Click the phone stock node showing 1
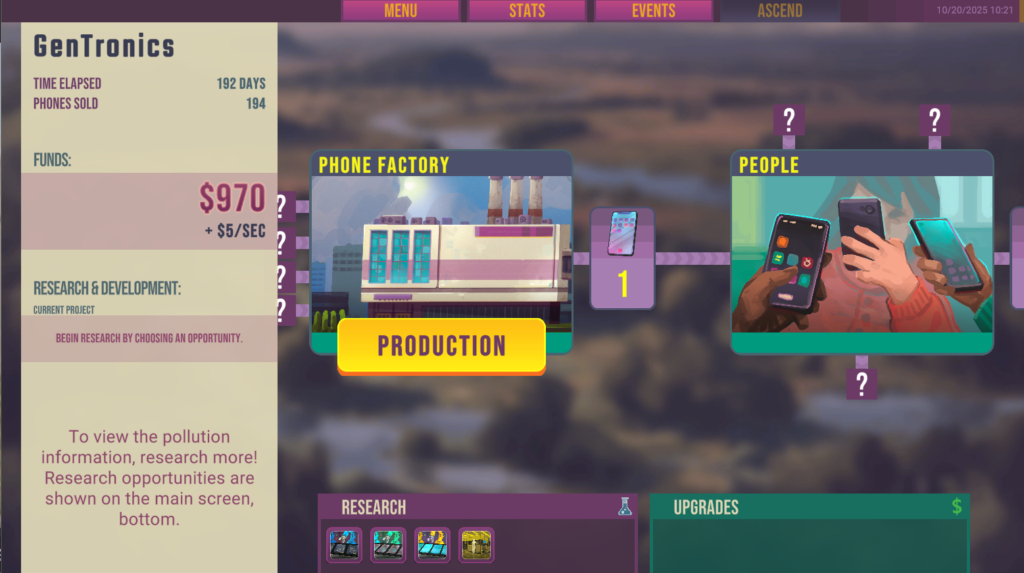Image resolution: width=1024 pixels, height=573 pixels. (x=622, y=258)
